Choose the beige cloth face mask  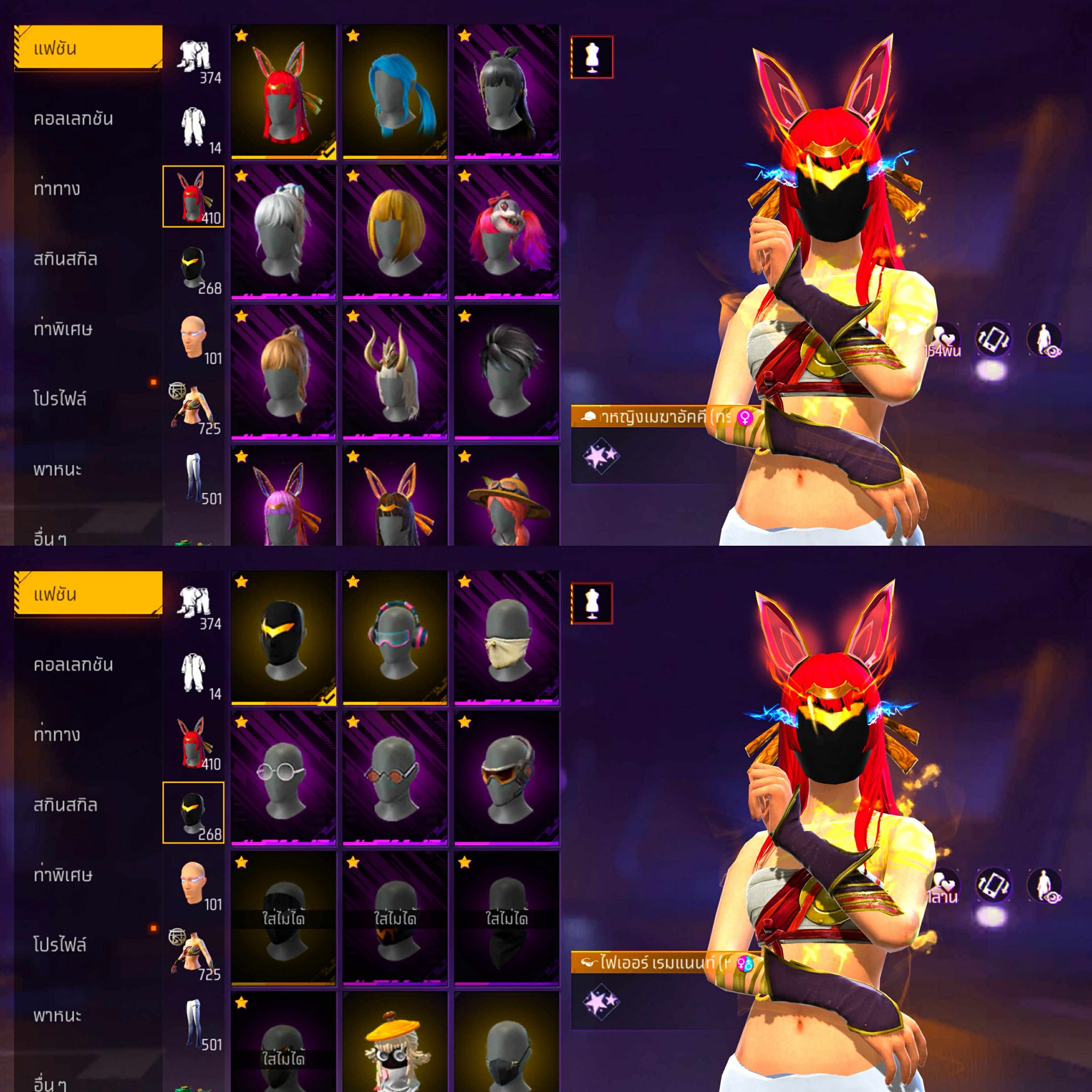(x=507, y=639)
